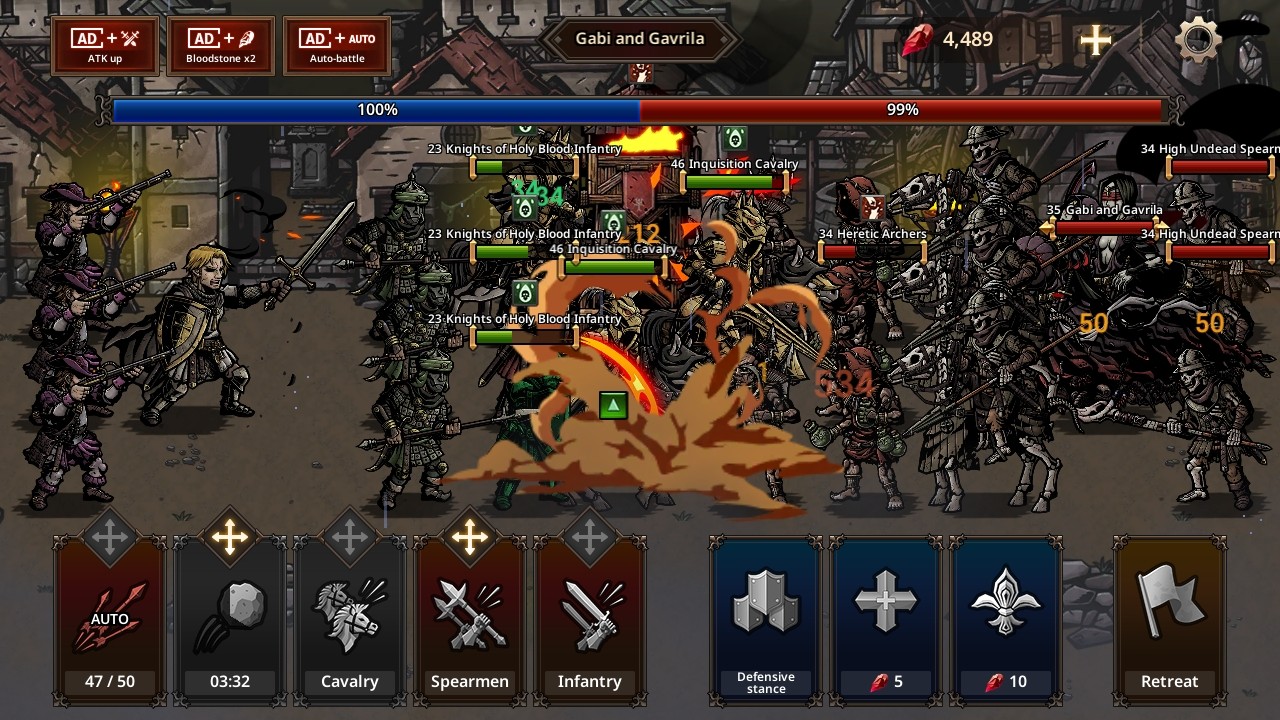This screenshot has height=720, width=1280.
Task: Claim the Bloodstone x2 ad bonus
Action: pyautogui.click(x=221, y=45)
